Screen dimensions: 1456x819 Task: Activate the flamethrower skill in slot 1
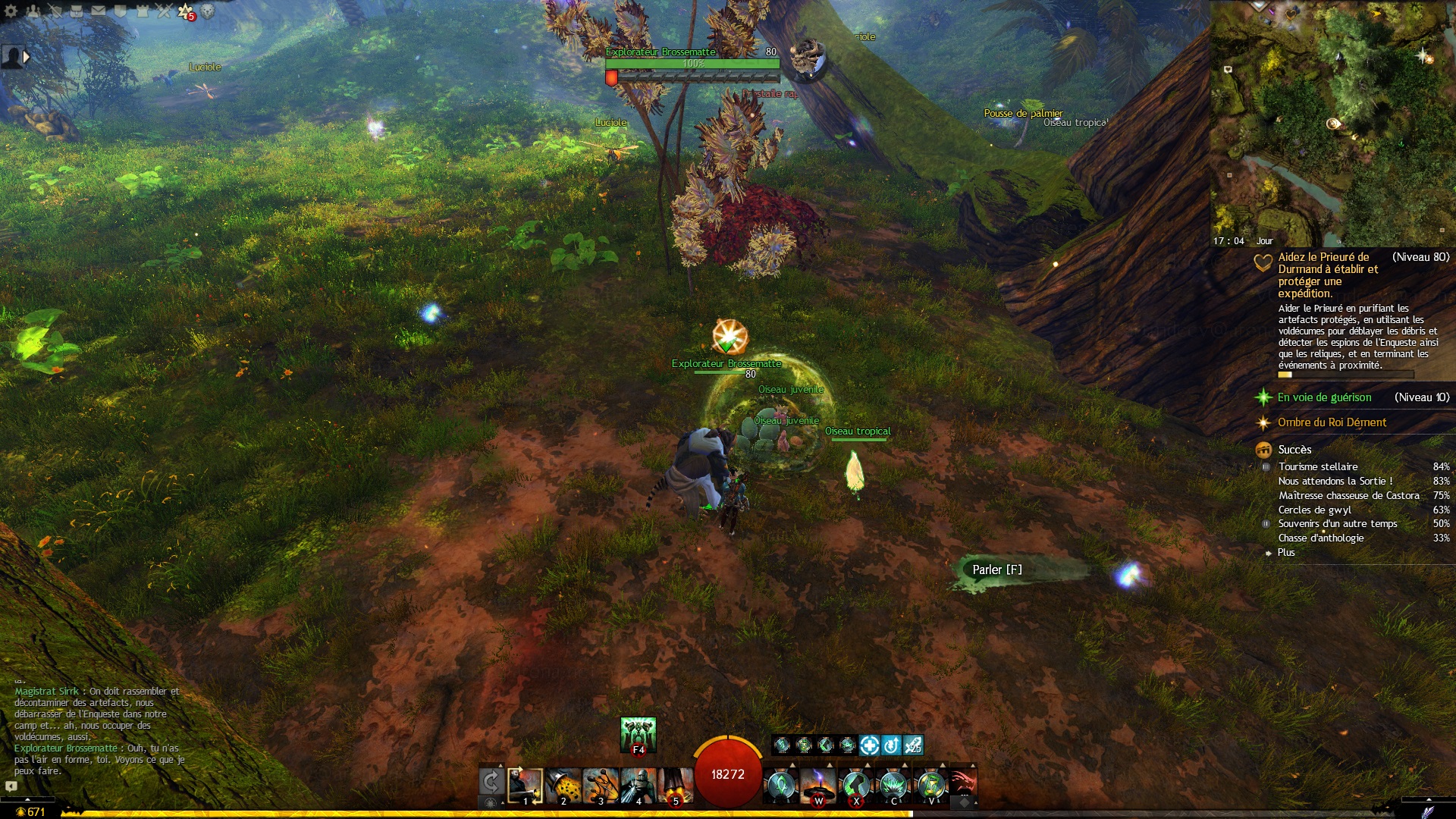click(x=525, y=786)
